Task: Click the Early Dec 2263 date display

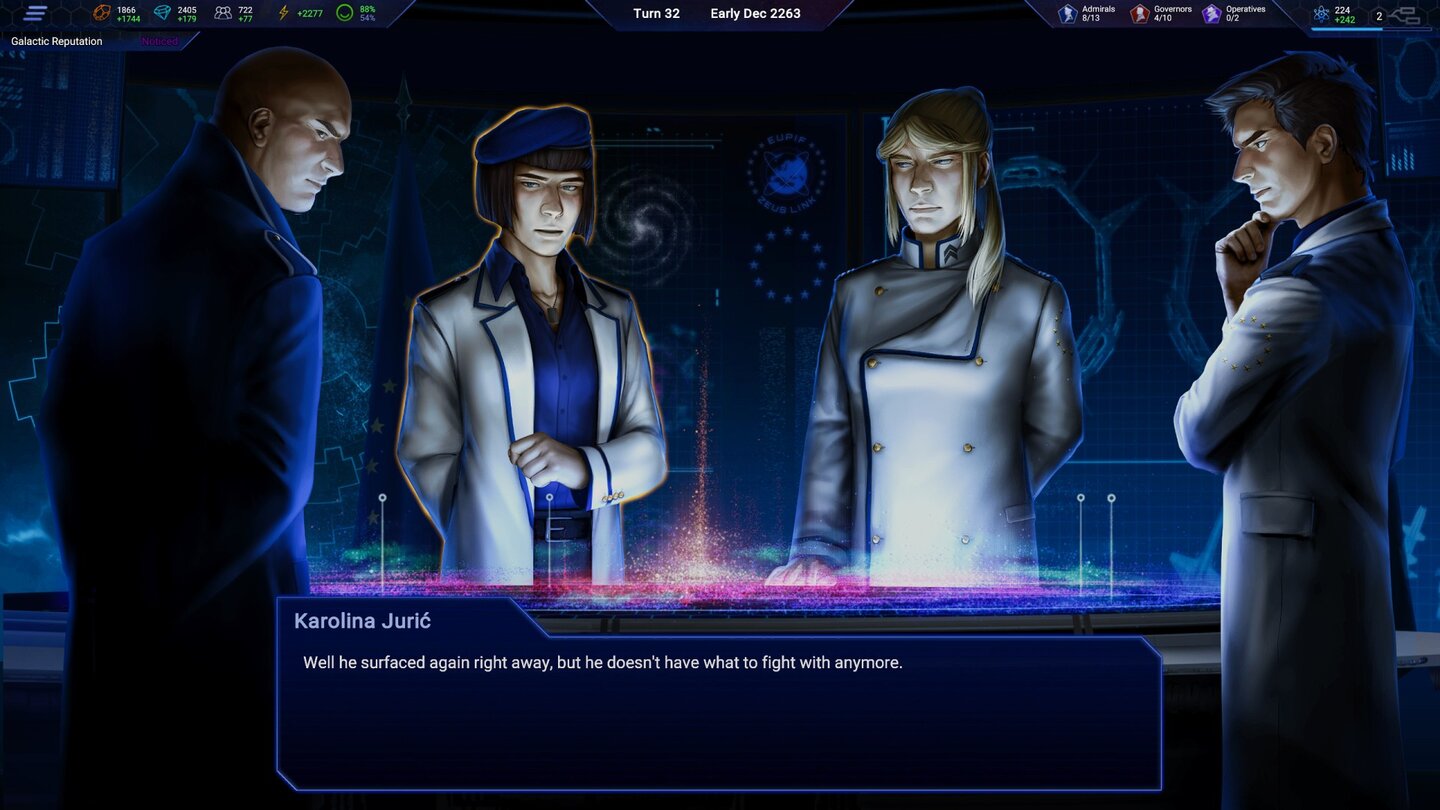Action: (755, 13)
